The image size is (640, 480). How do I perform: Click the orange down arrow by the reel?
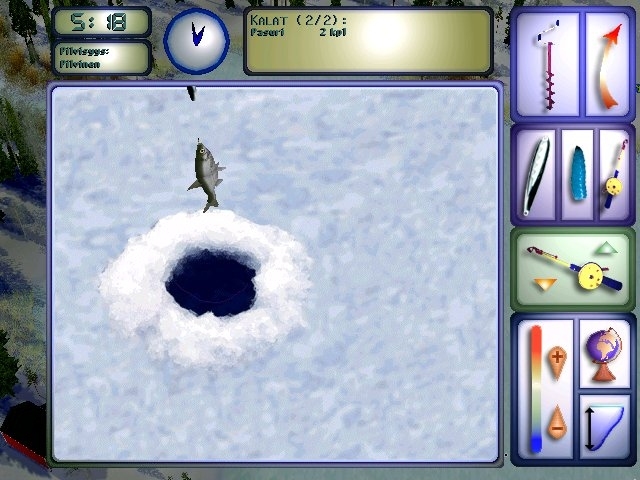[544, 286]
